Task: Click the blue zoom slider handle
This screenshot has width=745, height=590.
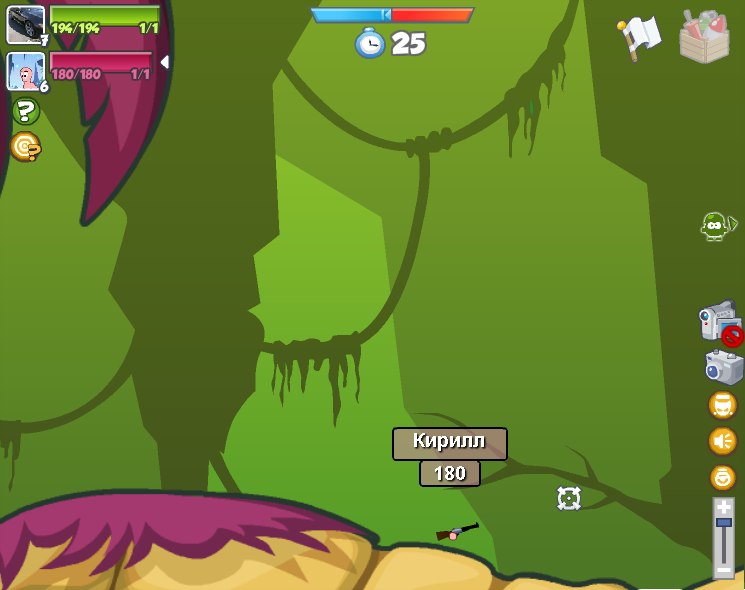Action: click(723, 522)
